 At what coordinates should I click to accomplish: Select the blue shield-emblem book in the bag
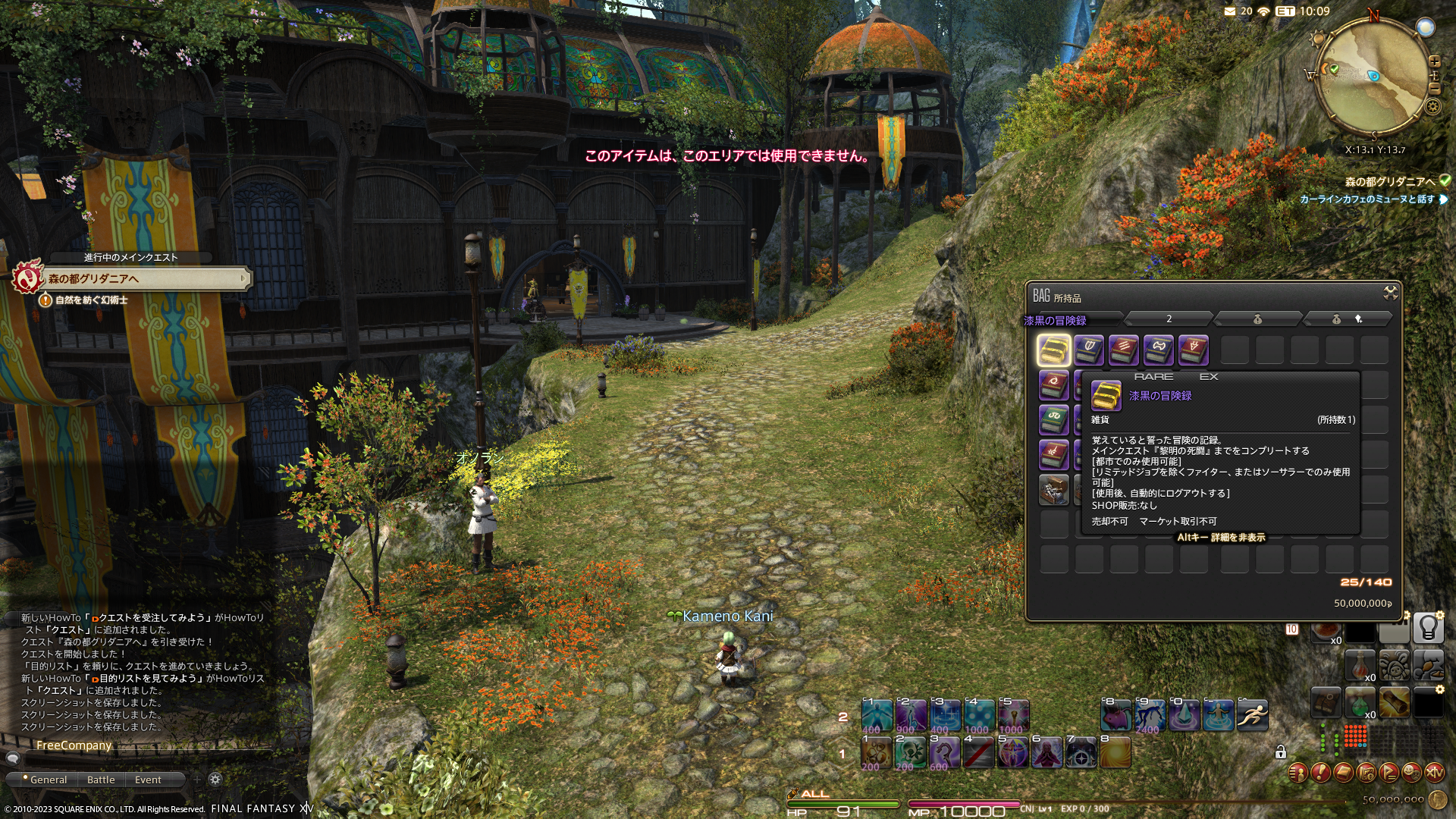(1089, 350)
